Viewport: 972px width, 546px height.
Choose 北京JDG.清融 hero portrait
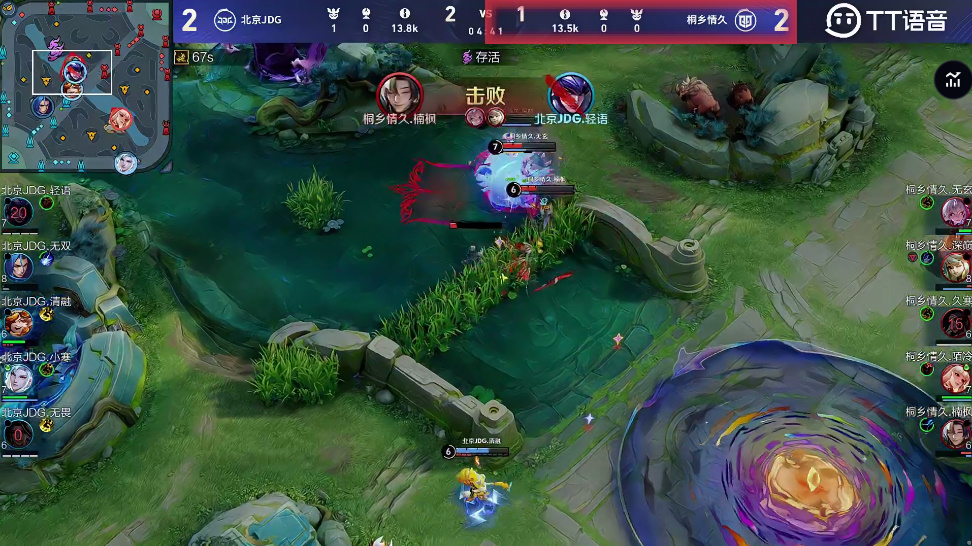20,323
